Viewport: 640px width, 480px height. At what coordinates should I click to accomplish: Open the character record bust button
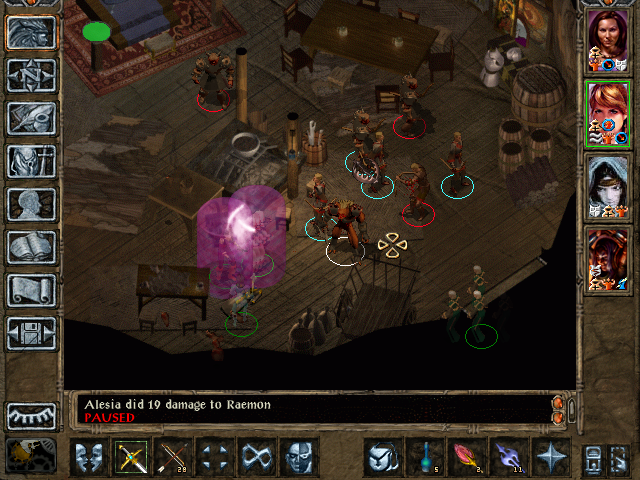(32, 203)
